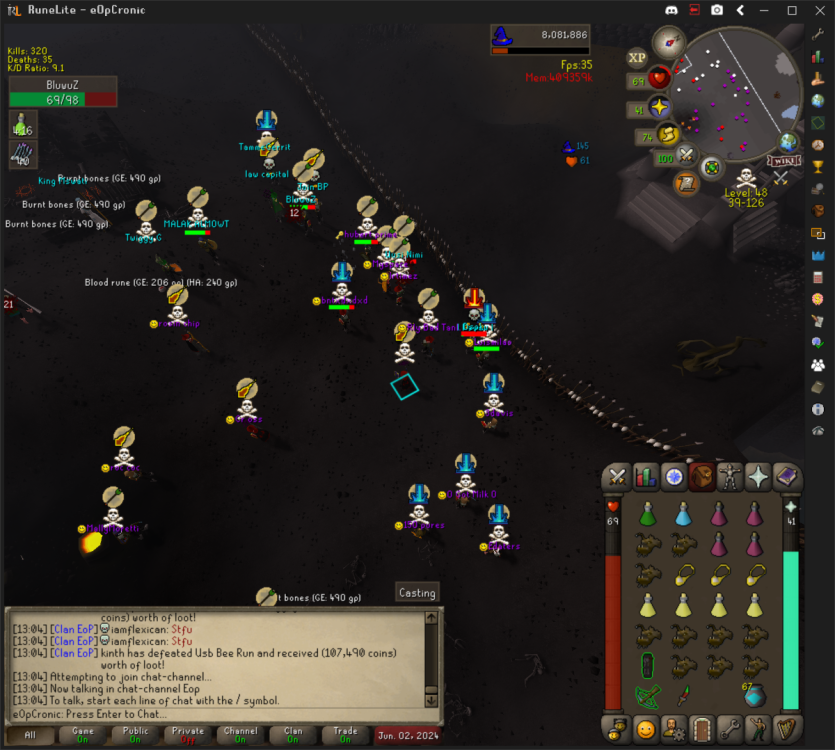The image size is (835, 750).
Task: Open the Combat Options tab
Action: [617, 478]
